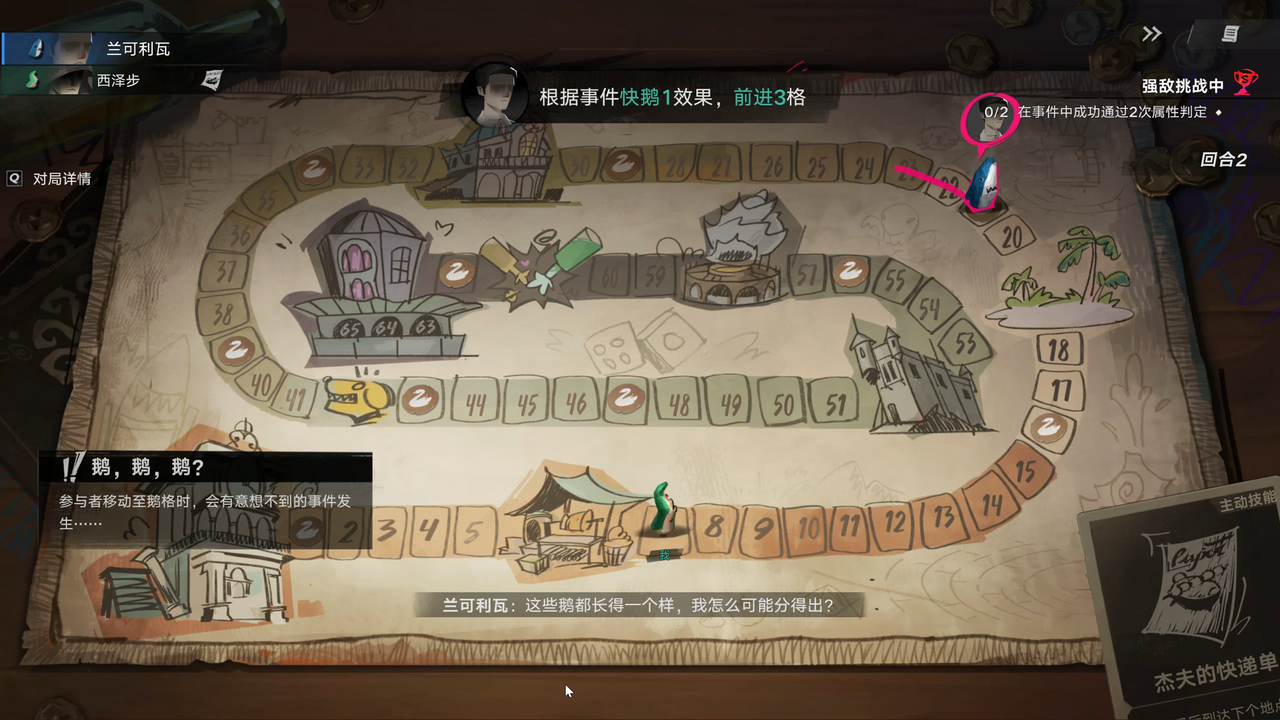Click the card icon beside 西泽步

[x=211, y=80]
